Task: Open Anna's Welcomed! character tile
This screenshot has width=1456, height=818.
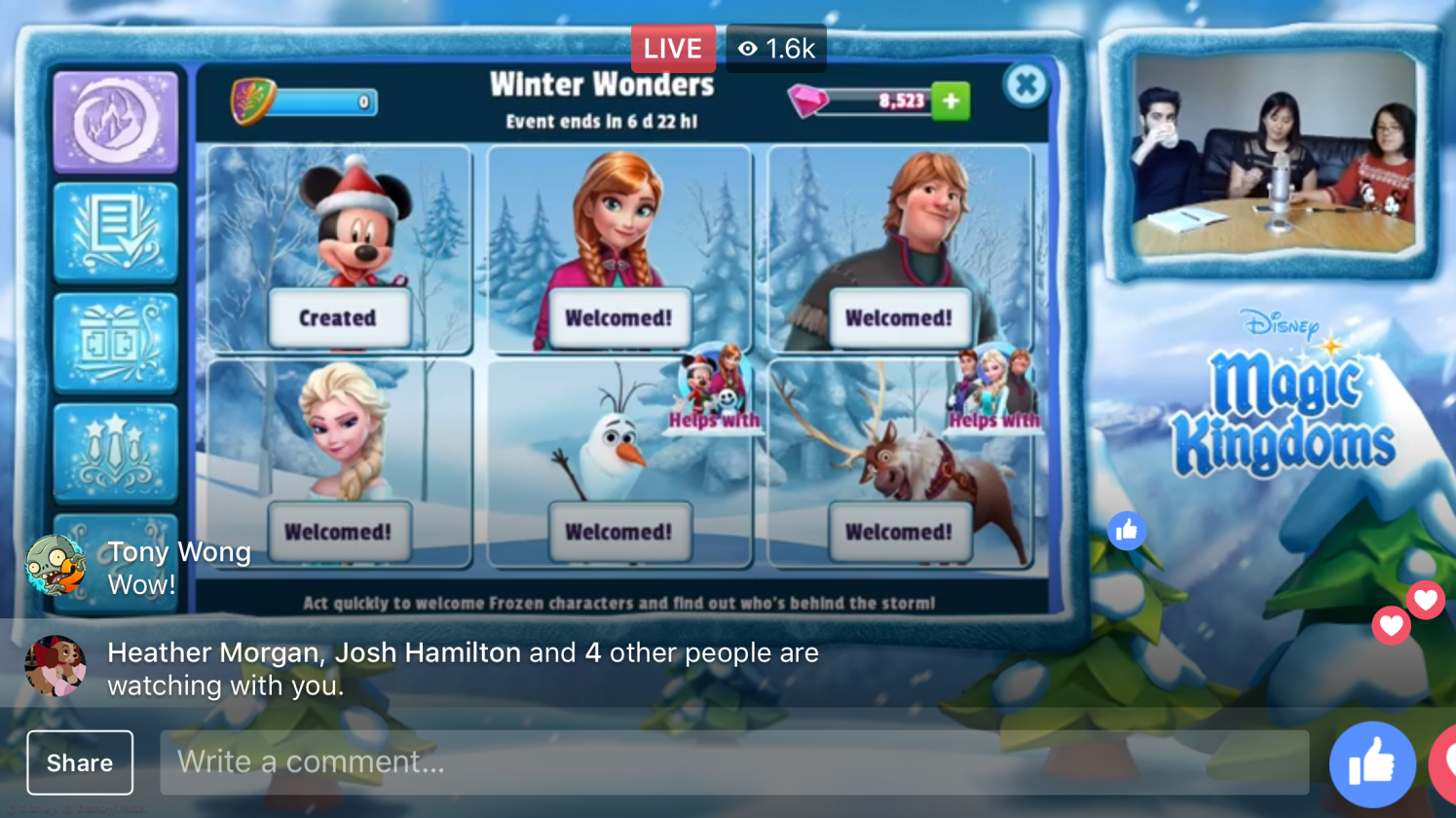Action: point(618,250)
